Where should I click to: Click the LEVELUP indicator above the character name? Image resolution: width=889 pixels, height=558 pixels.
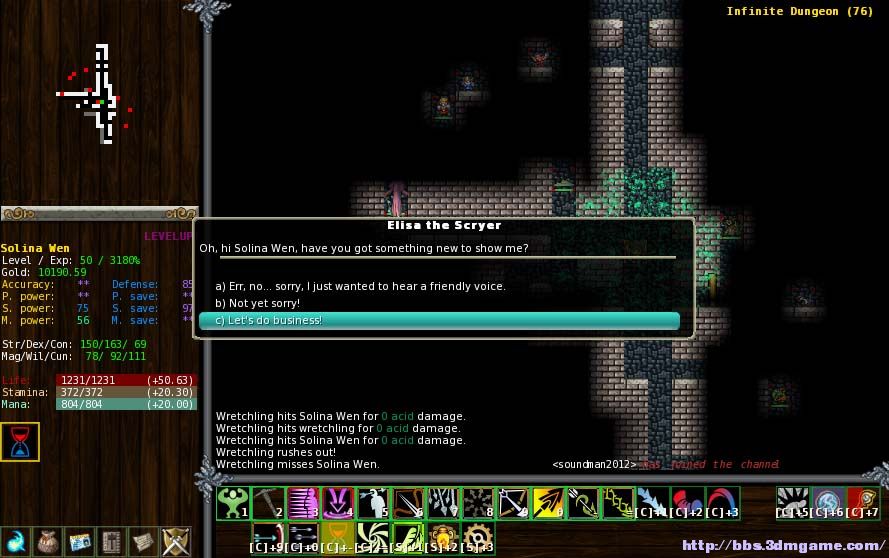[167, 236]
